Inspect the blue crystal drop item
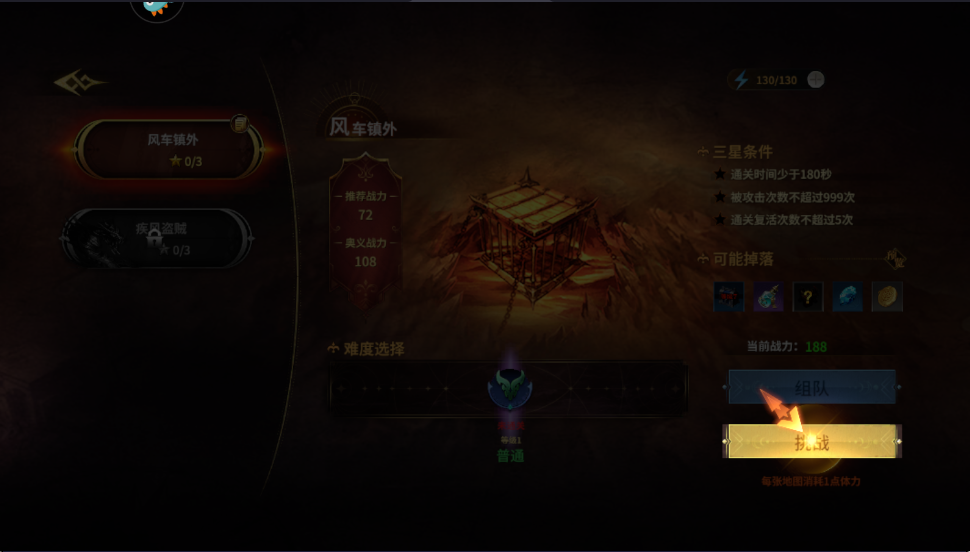The width and height of the screenshot is (970, 552). [x=848, y=296]
